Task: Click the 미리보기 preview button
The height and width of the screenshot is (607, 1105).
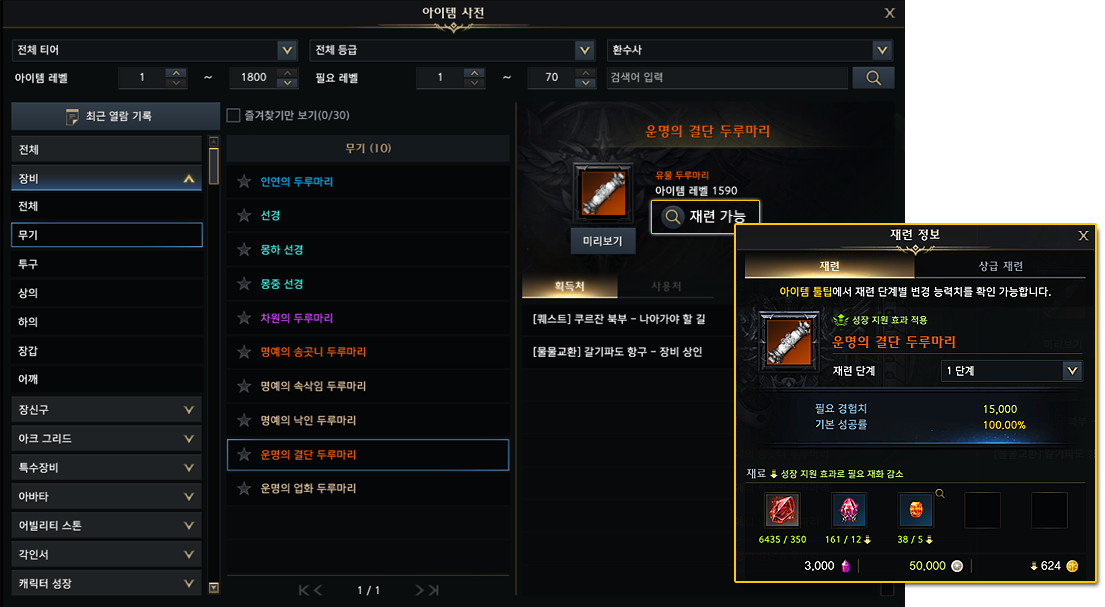Action: (x=603, y=241)
